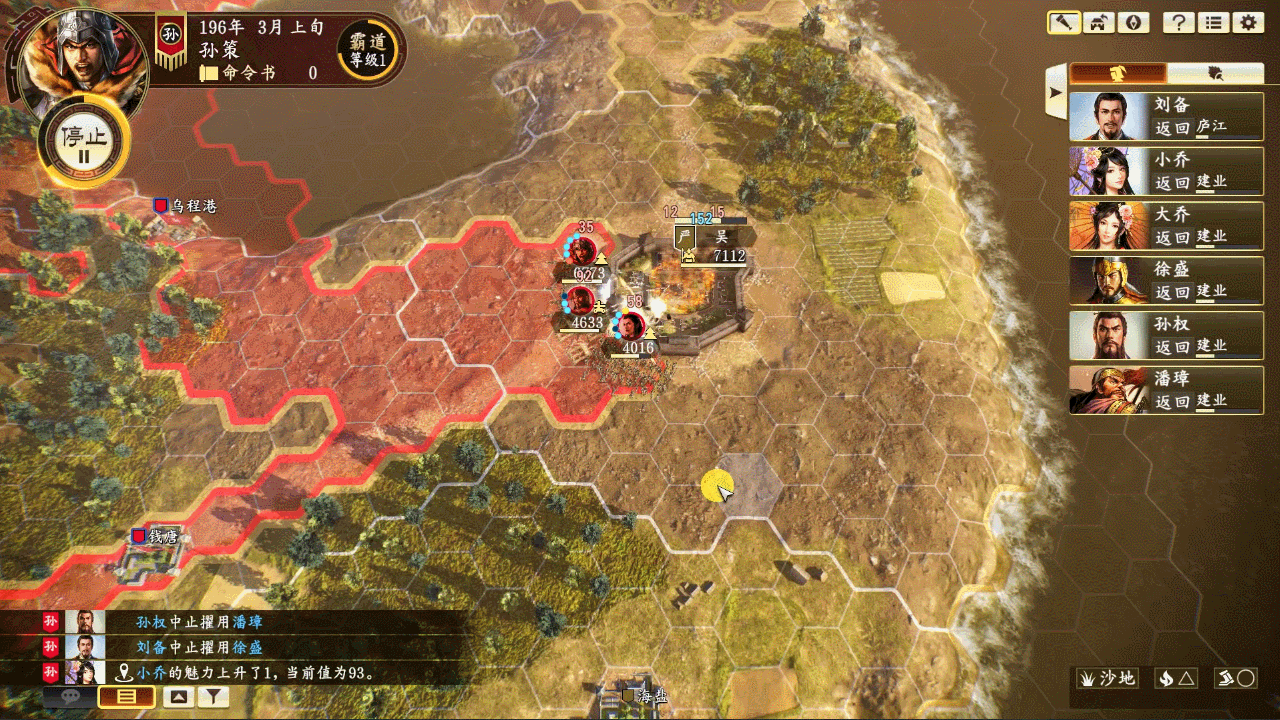Open the message log filter funnel
This screenshot has width=1280, height=720.
214,698
